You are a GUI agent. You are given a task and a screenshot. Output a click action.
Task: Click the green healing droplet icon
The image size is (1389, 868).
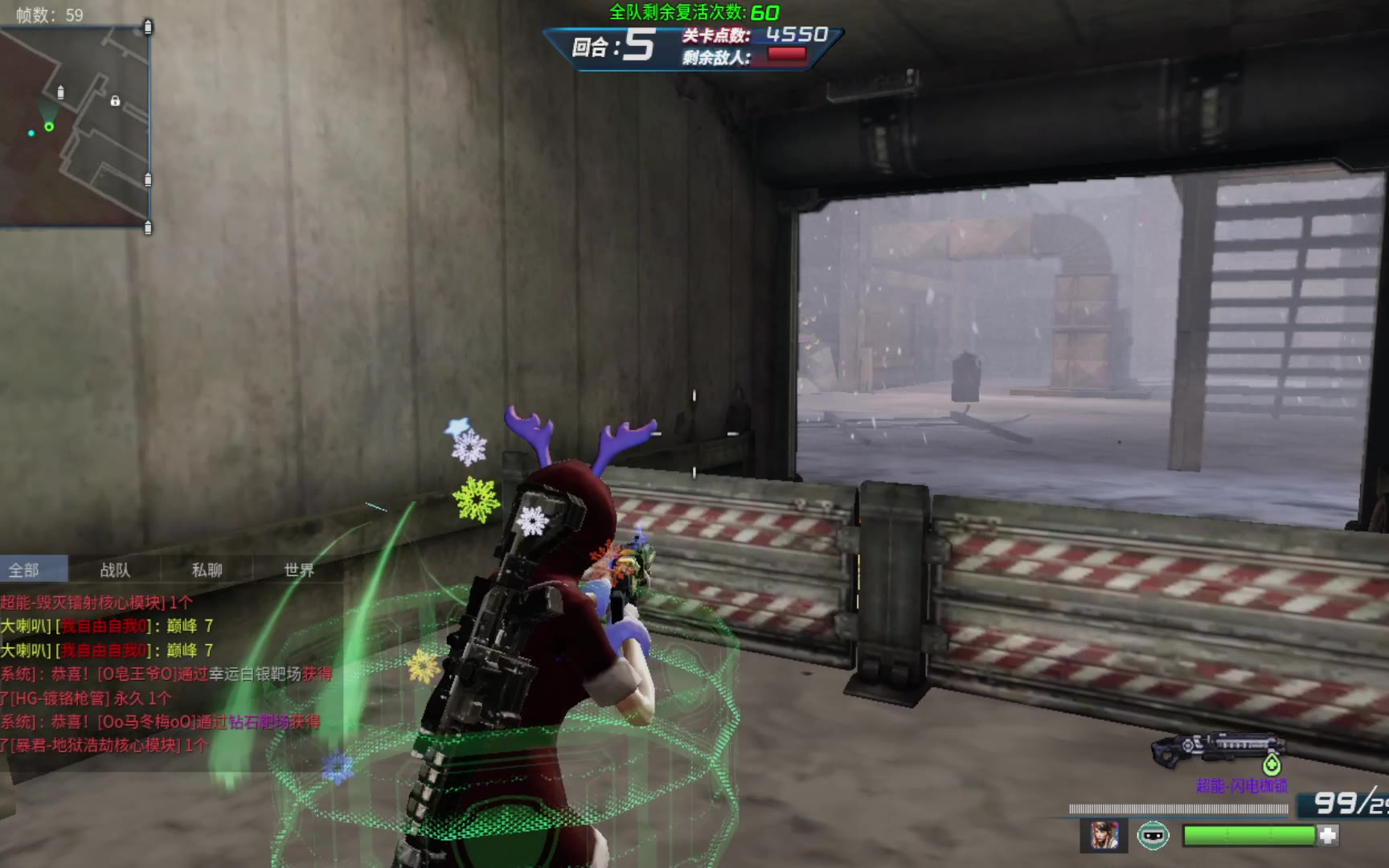1271,764
